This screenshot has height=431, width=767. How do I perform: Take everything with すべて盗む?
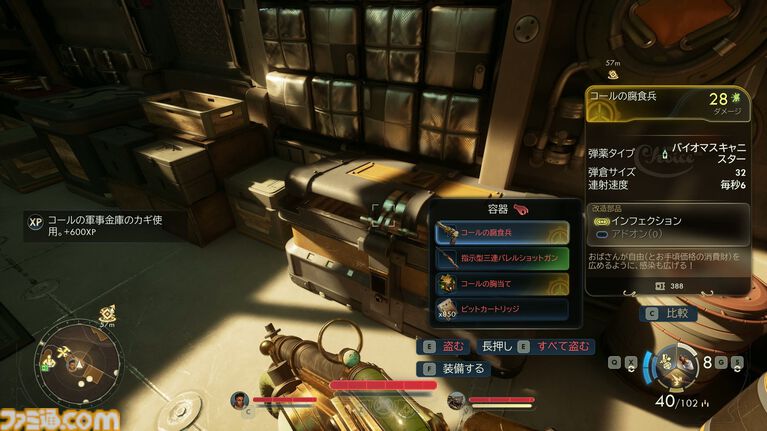[556, 346]
